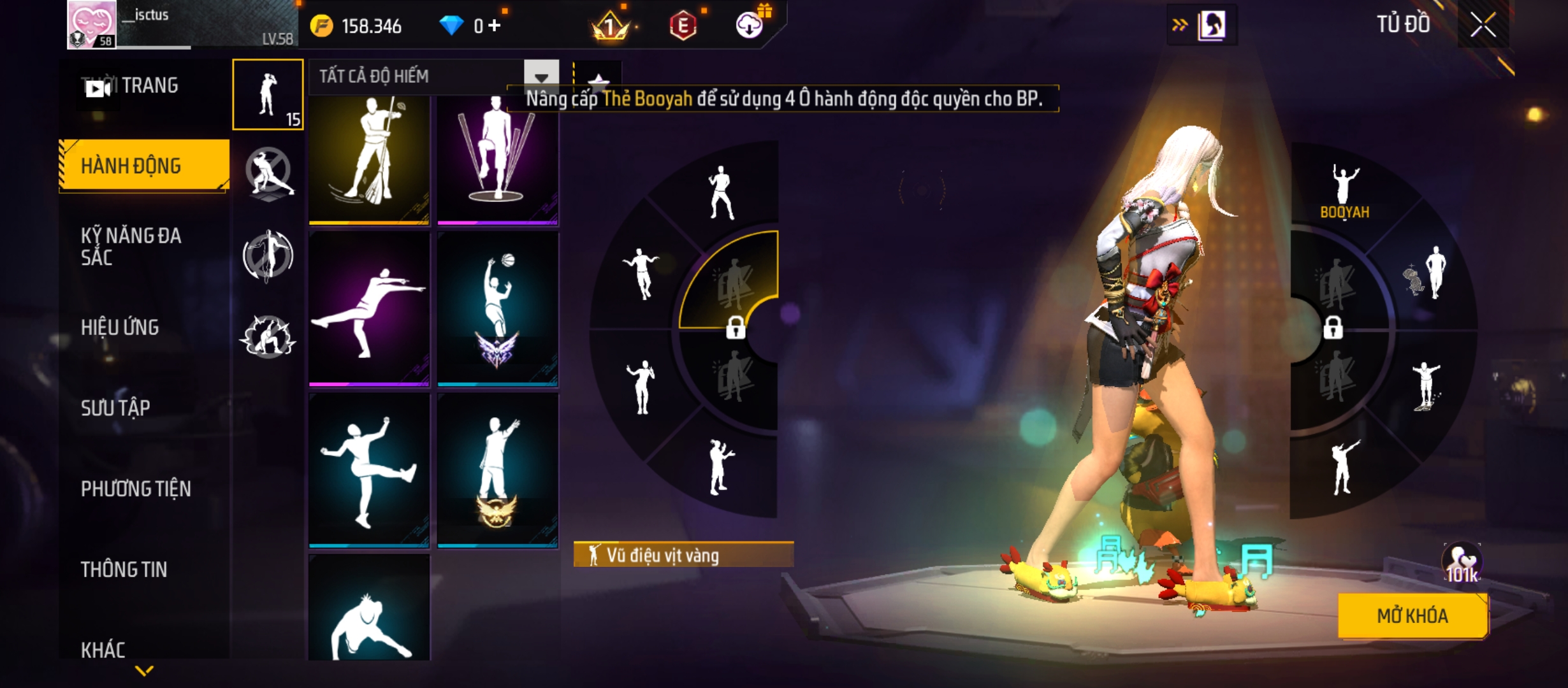Switch to Kỹ Năng Đa Sắc

click(x=143, y=247)
